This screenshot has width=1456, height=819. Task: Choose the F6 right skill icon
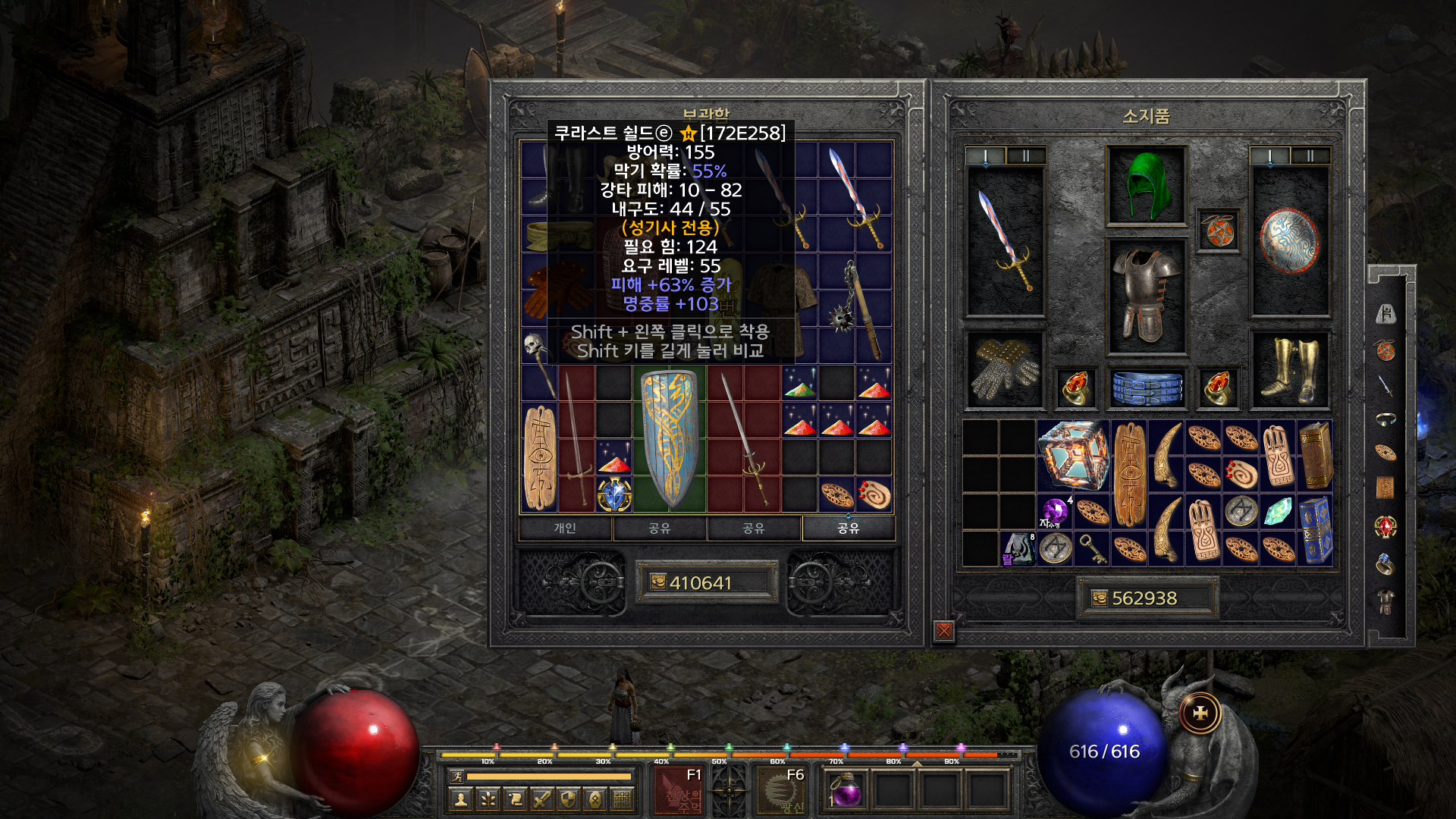[x=781, y=790]
